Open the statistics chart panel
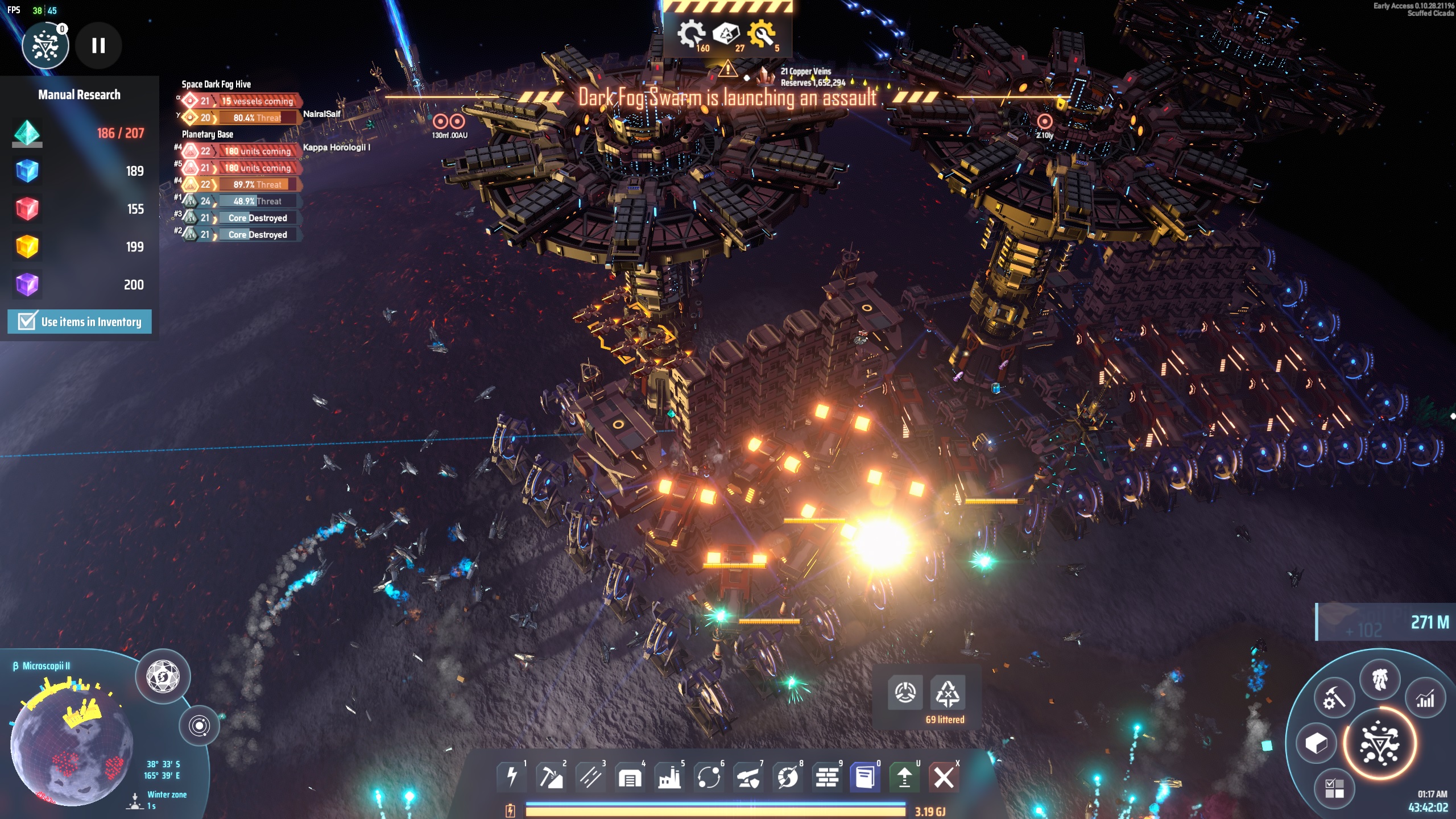 point(1425,699)
